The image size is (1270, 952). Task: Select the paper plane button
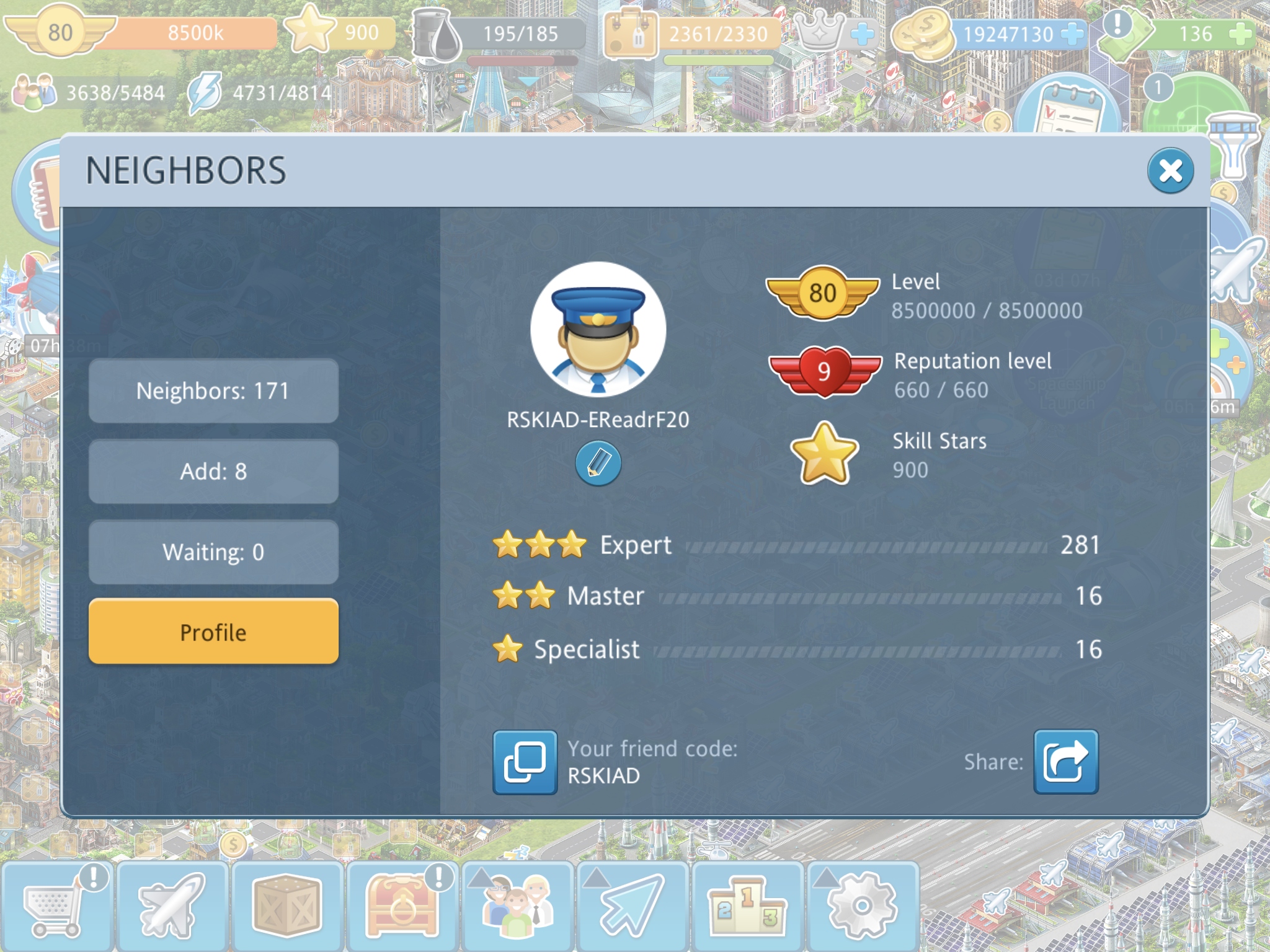pos(633,906)
